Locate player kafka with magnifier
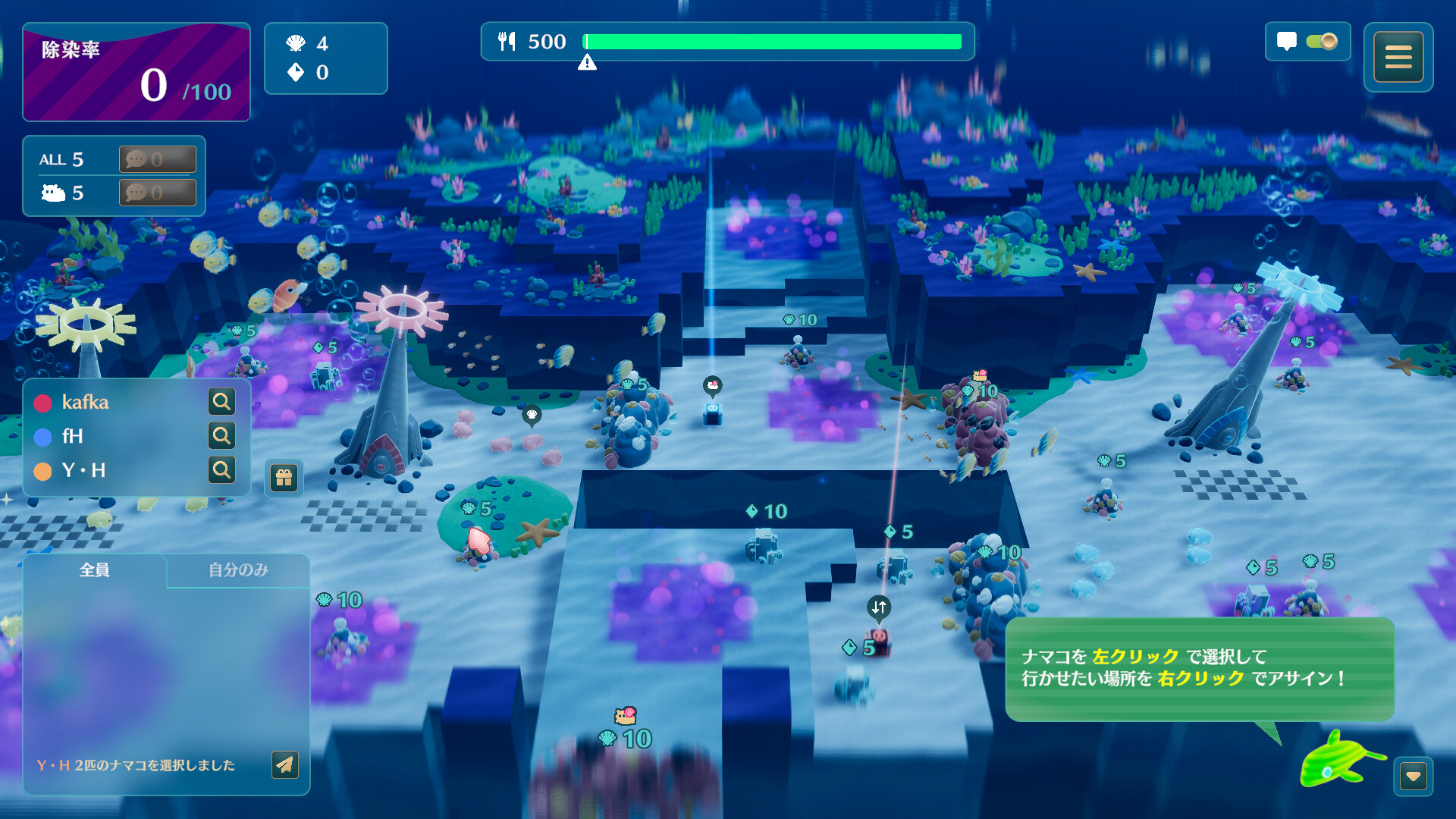Screen dimensions: 1456x819 [x=221, y=401]
